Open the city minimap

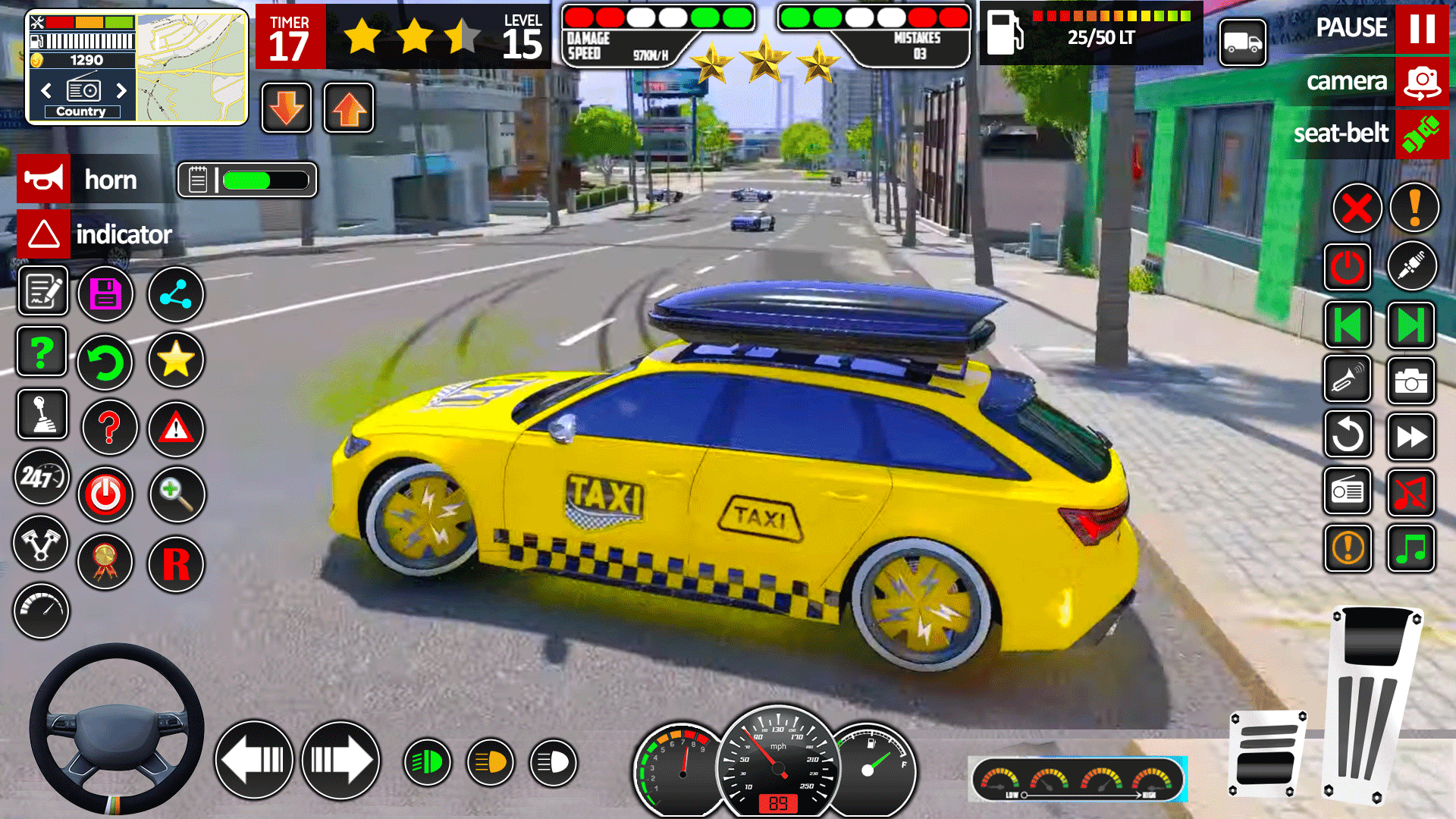pos(191,67)
